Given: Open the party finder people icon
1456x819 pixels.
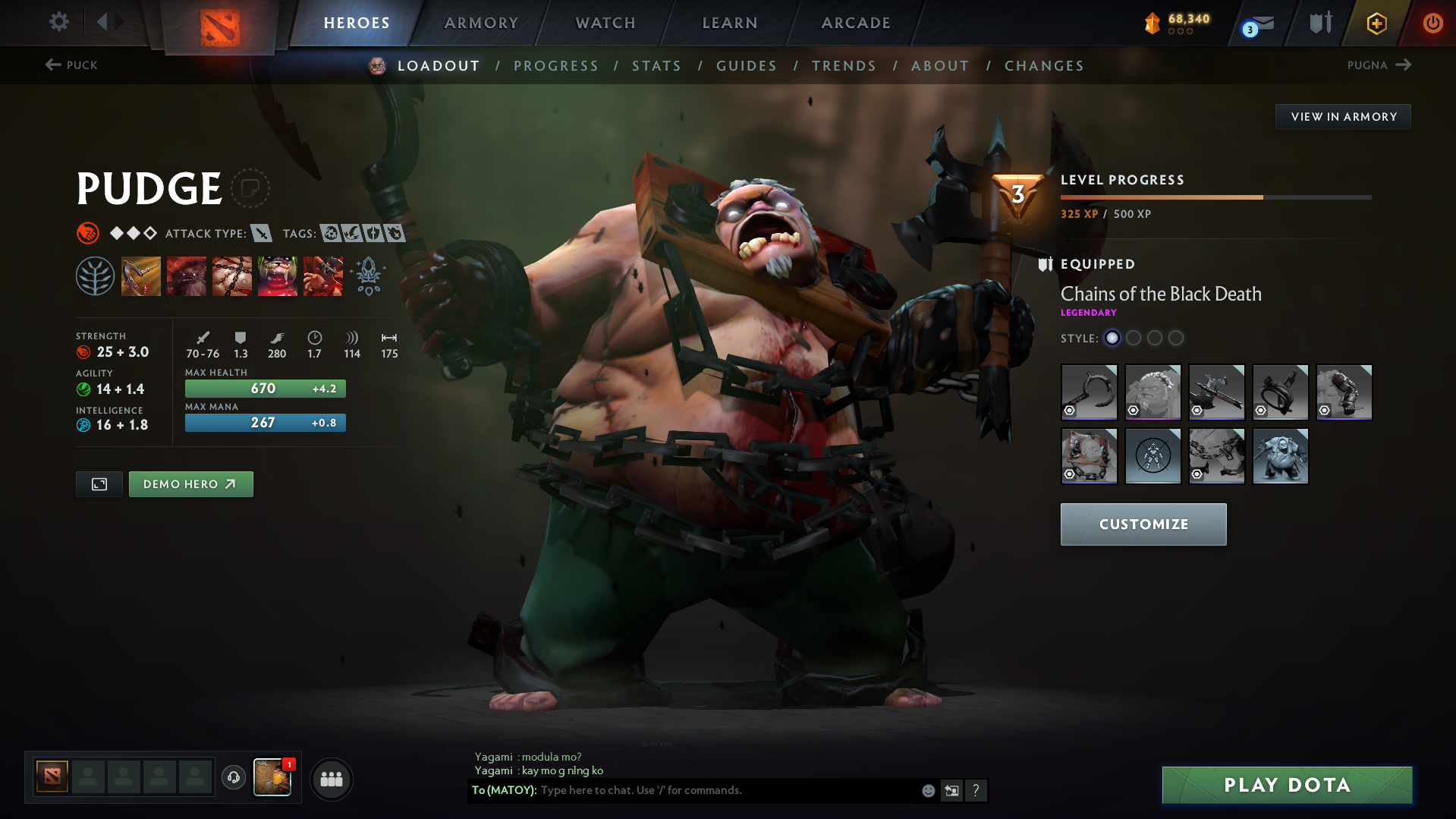Looking at the screenshot, I should 331,779.
